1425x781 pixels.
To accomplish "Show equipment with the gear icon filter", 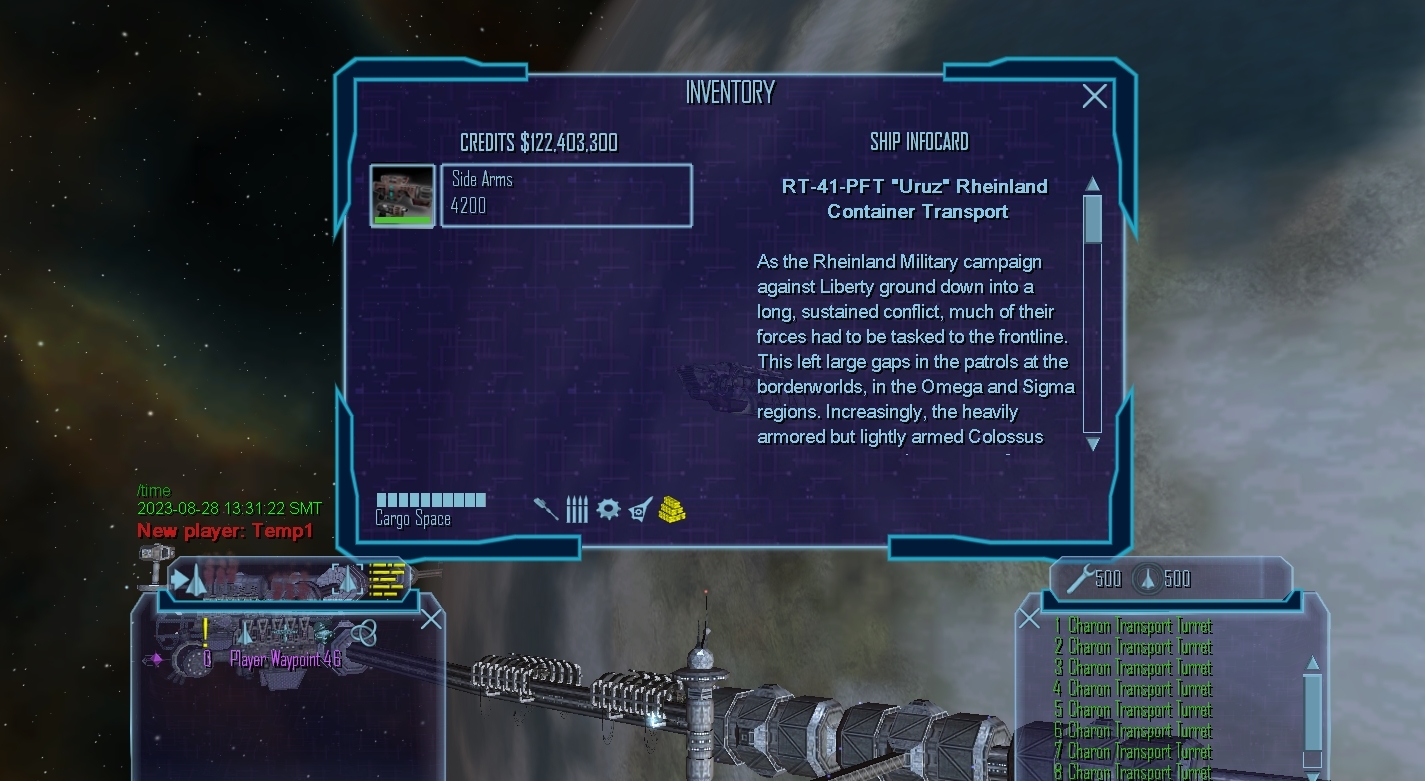I will 608,510.
